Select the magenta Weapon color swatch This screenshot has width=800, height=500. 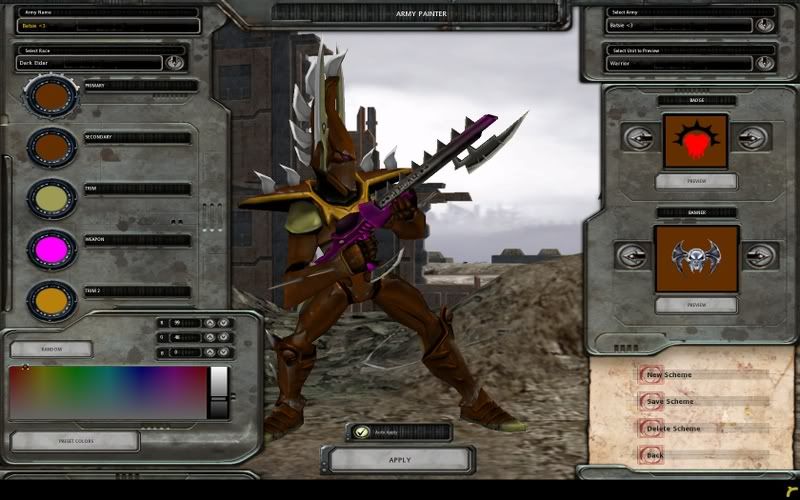pyautogui.click(x=52, y=249)
